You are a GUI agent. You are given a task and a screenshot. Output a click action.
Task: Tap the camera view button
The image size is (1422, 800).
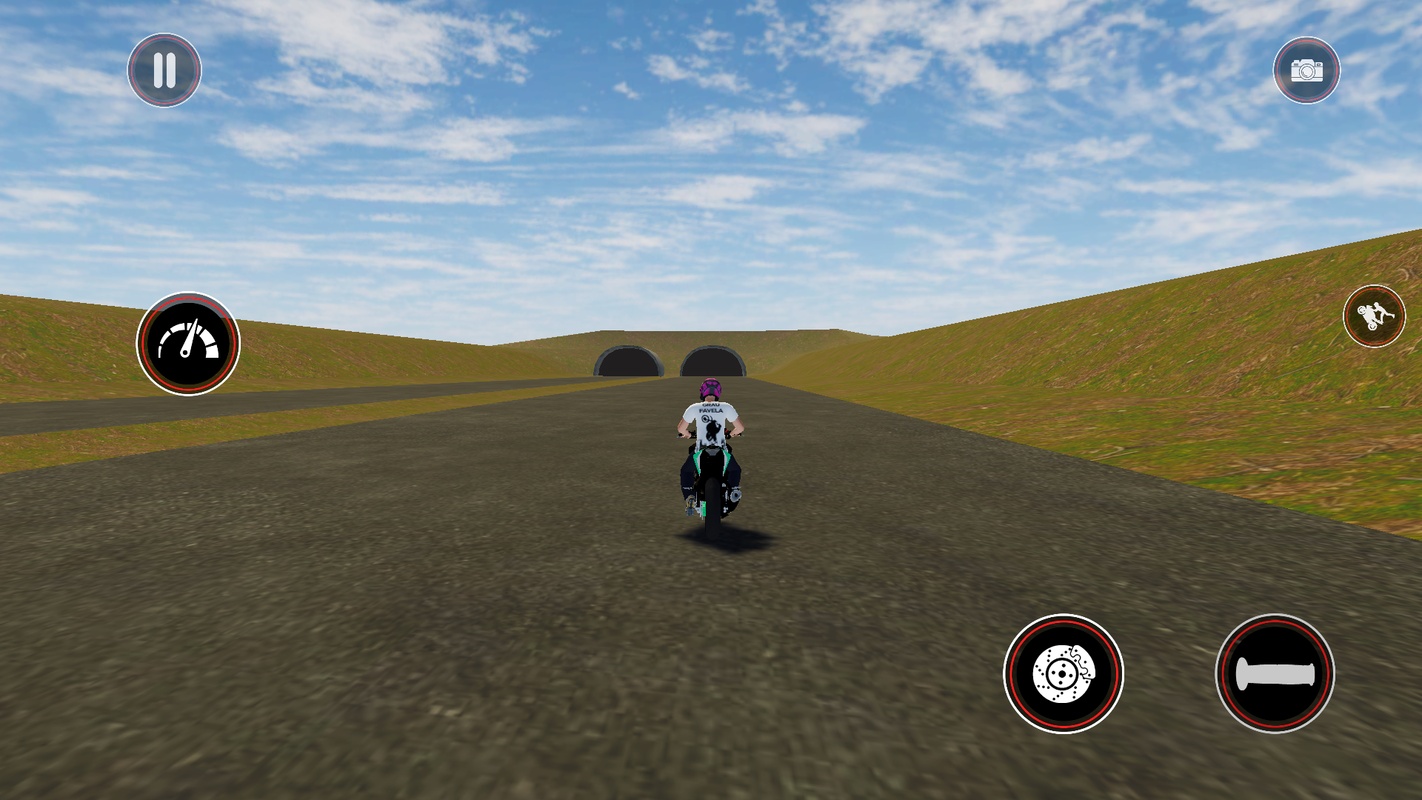coord(1306,70)
